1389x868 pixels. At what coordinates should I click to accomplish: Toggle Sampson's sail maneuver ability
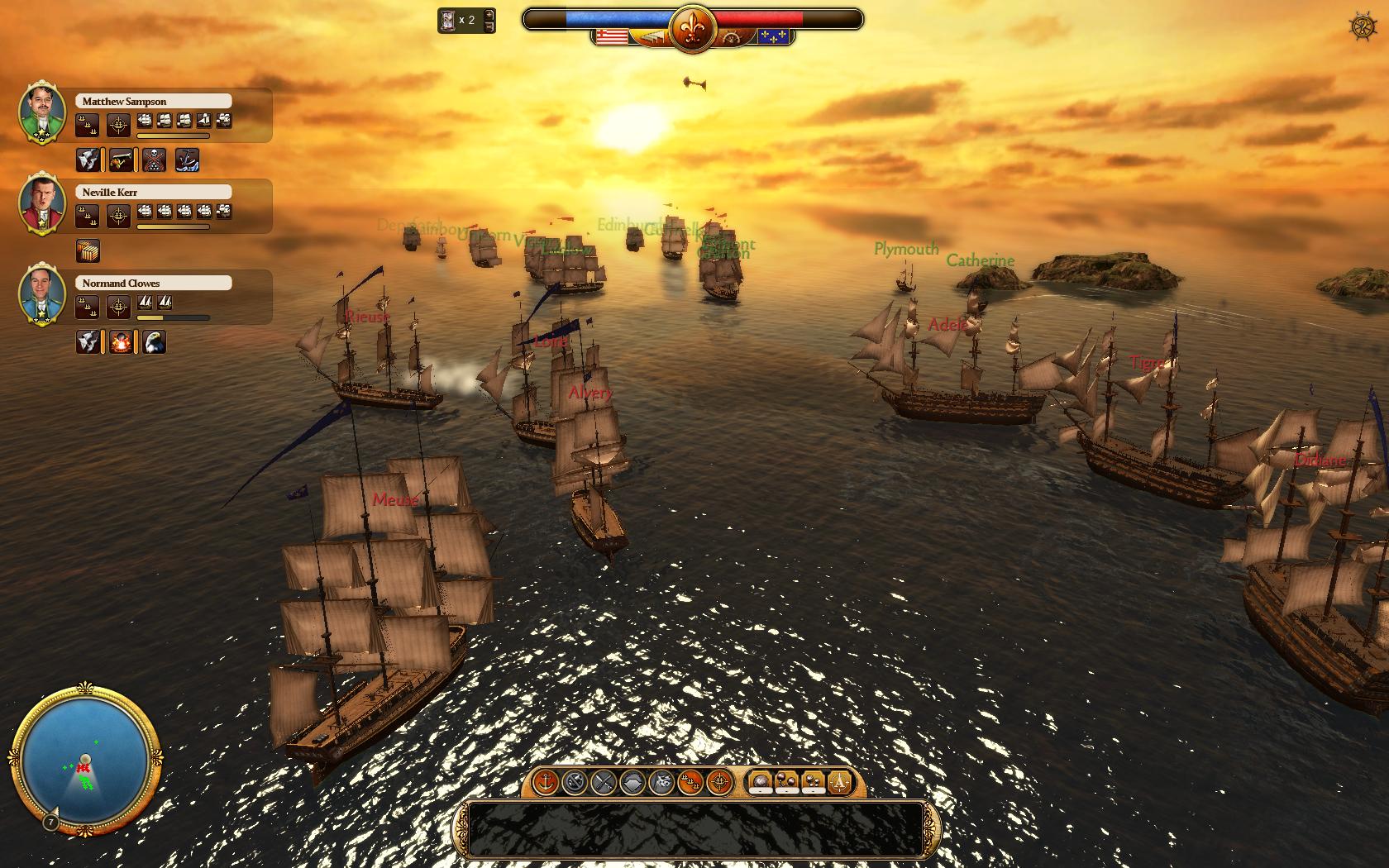point(88,160)
